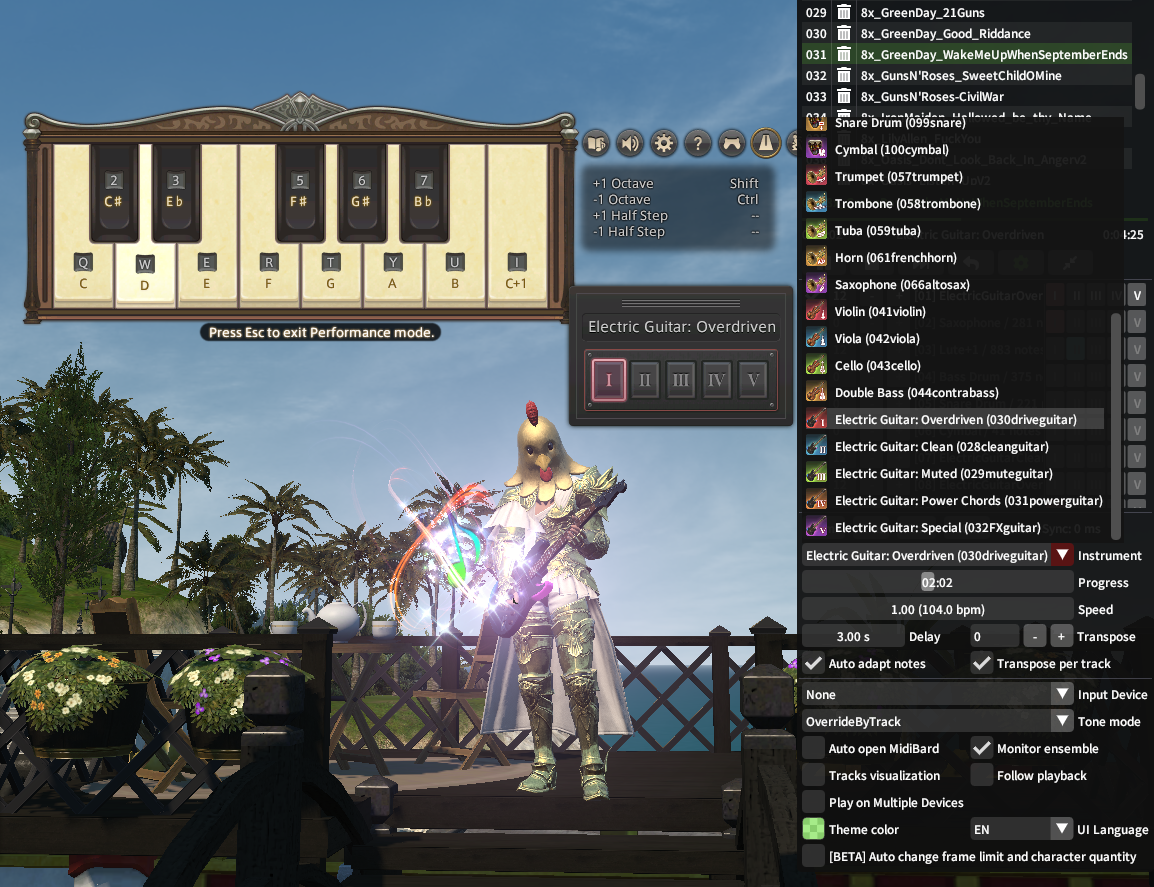This screenshot has width=1154, height=887.
Task: Select song 8x_GreenDay_Good_Riddance in playlist
Action: pos(945,34)
